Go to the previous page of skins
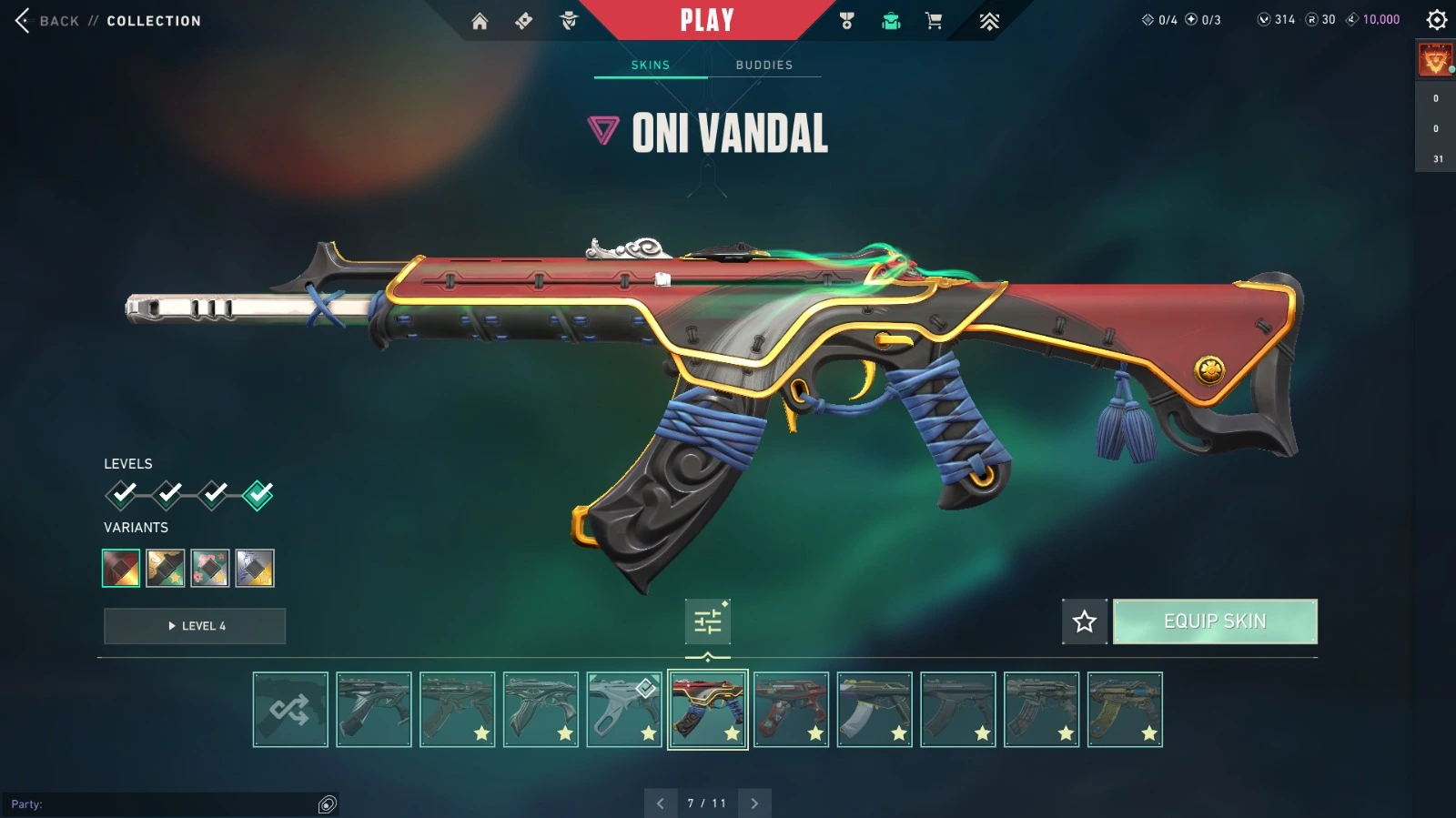Screen dimensions: 1456x818 point(661,803)
